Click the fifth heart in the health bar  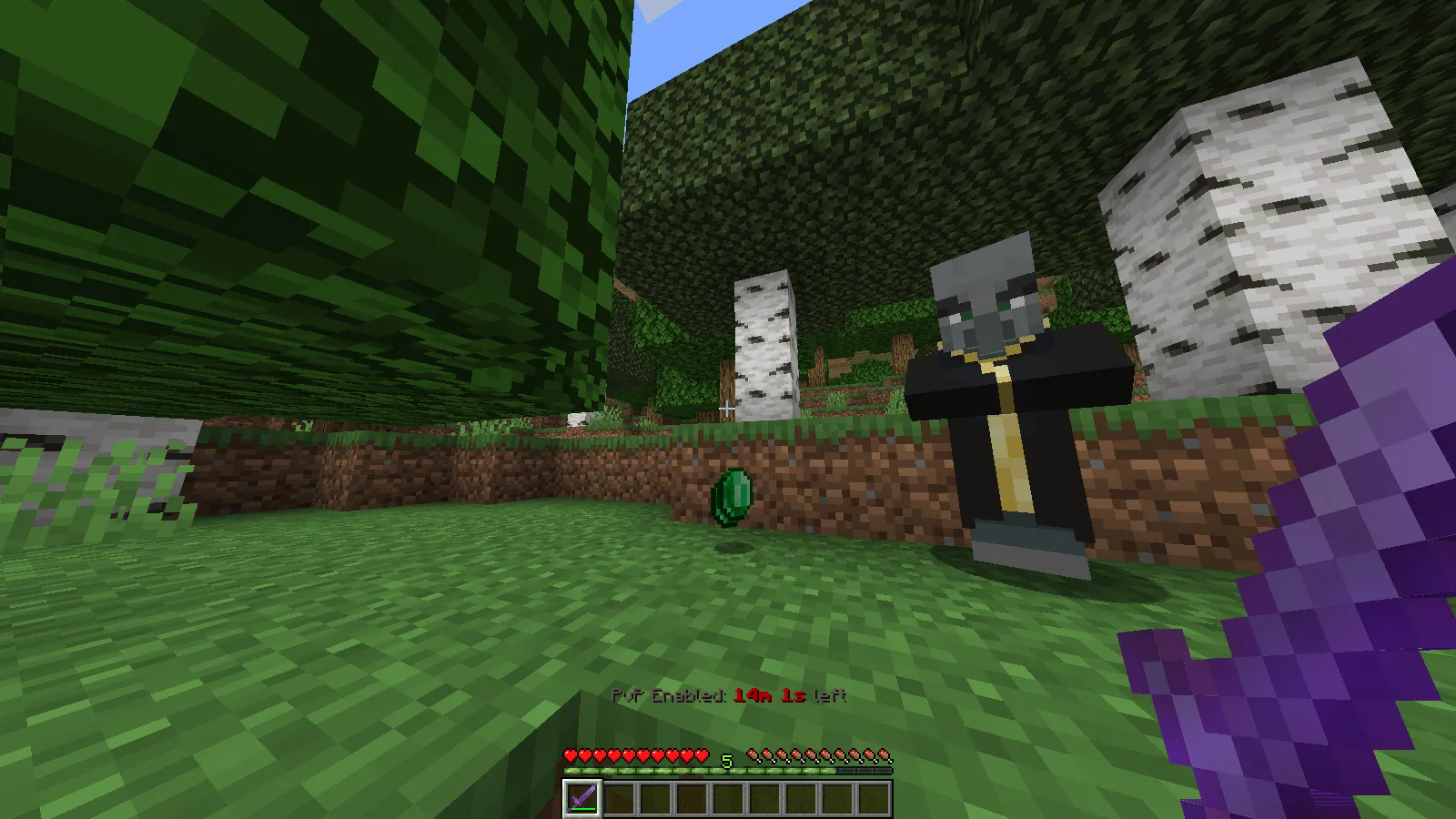point(628,754)
